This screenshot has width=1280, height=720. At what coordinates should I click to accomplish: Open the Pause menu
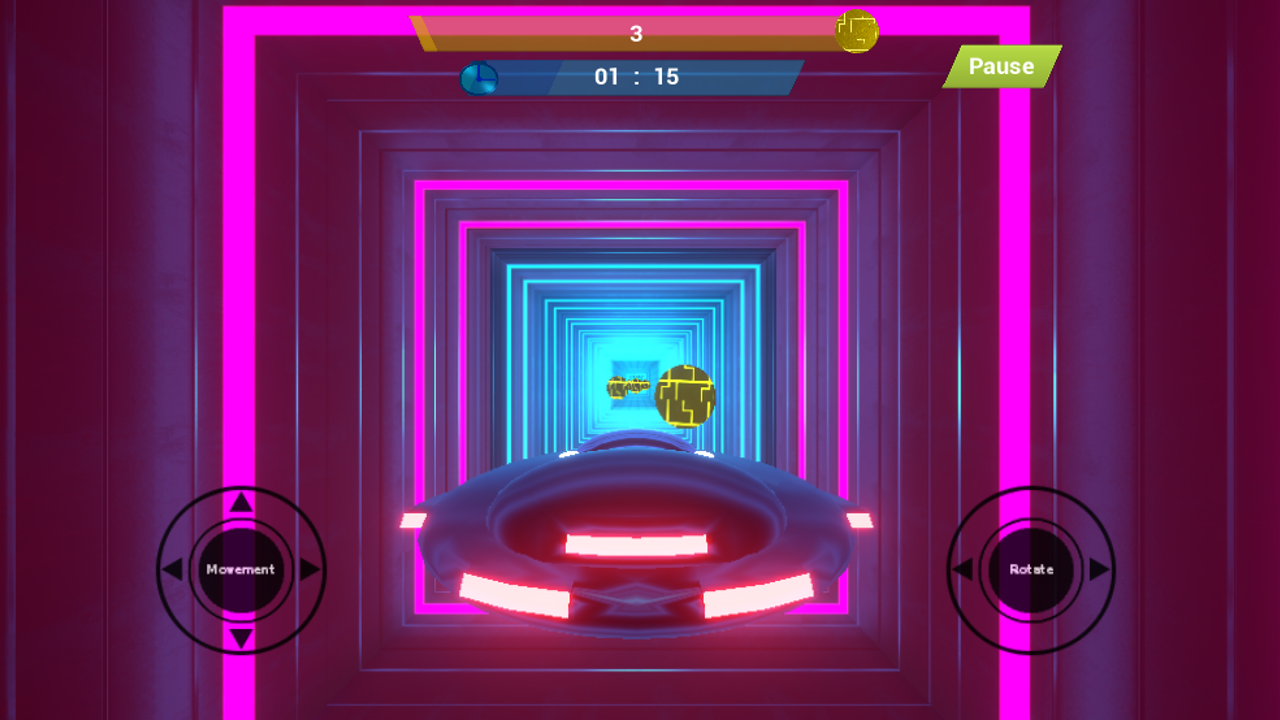pos(1000,67)
